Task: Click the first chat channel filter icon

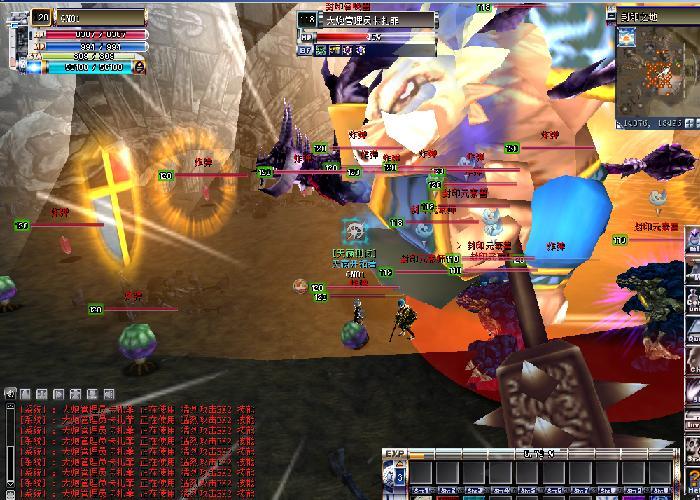Action: pos(9,394)
